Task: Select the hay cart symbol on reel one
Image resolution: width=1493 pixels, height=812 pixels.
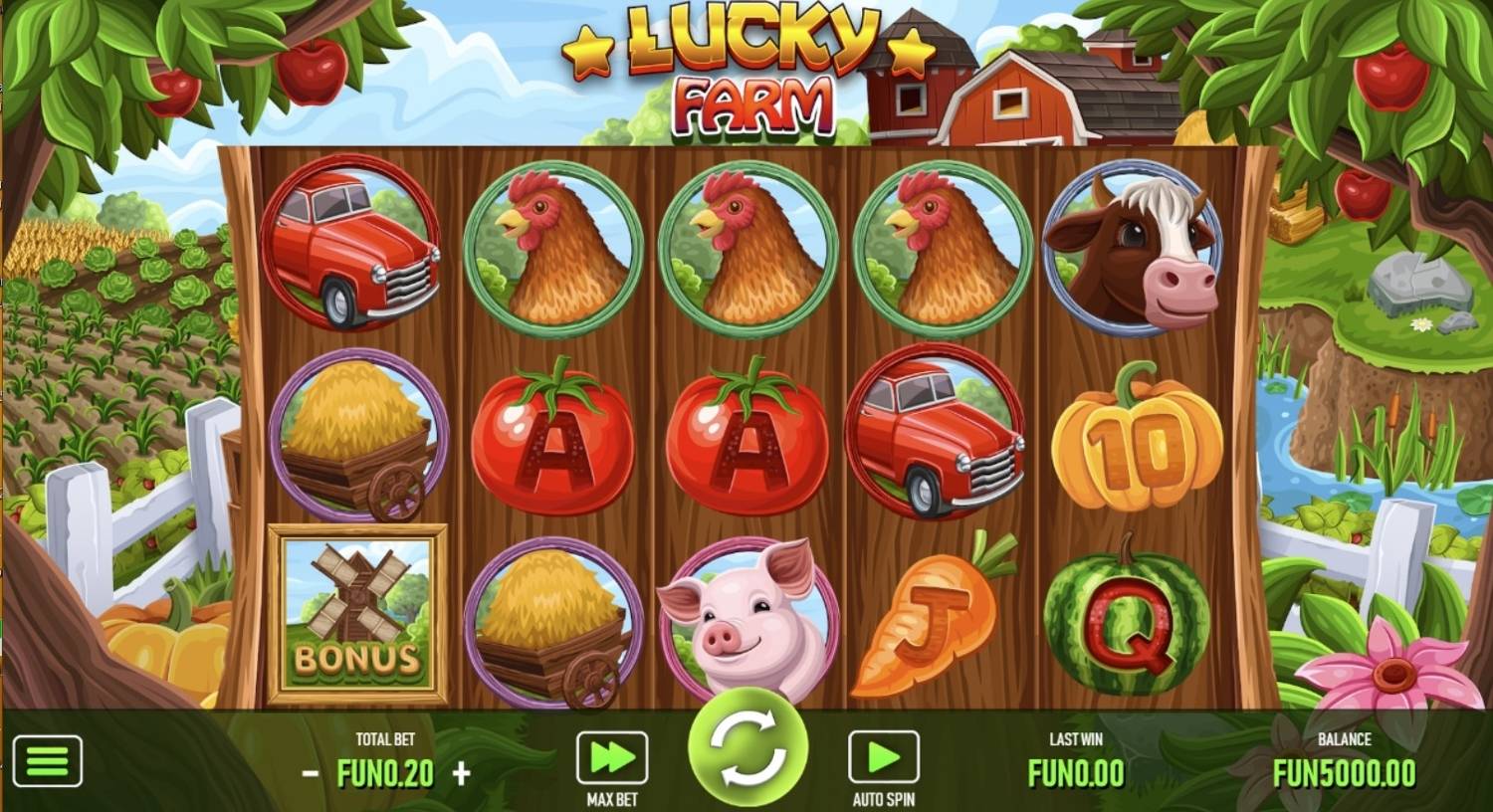Action: (x=355, y=438)
